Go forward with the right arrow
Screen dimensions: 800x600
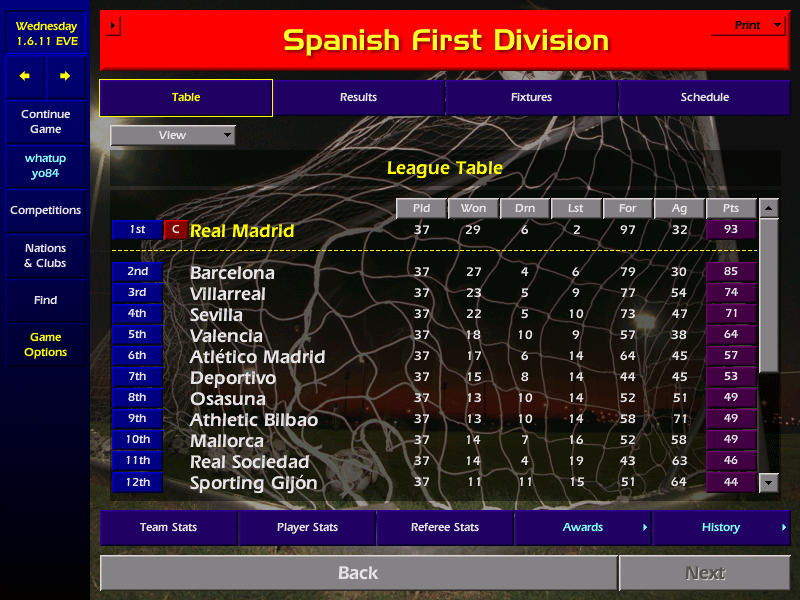click(x=65, y=76)
